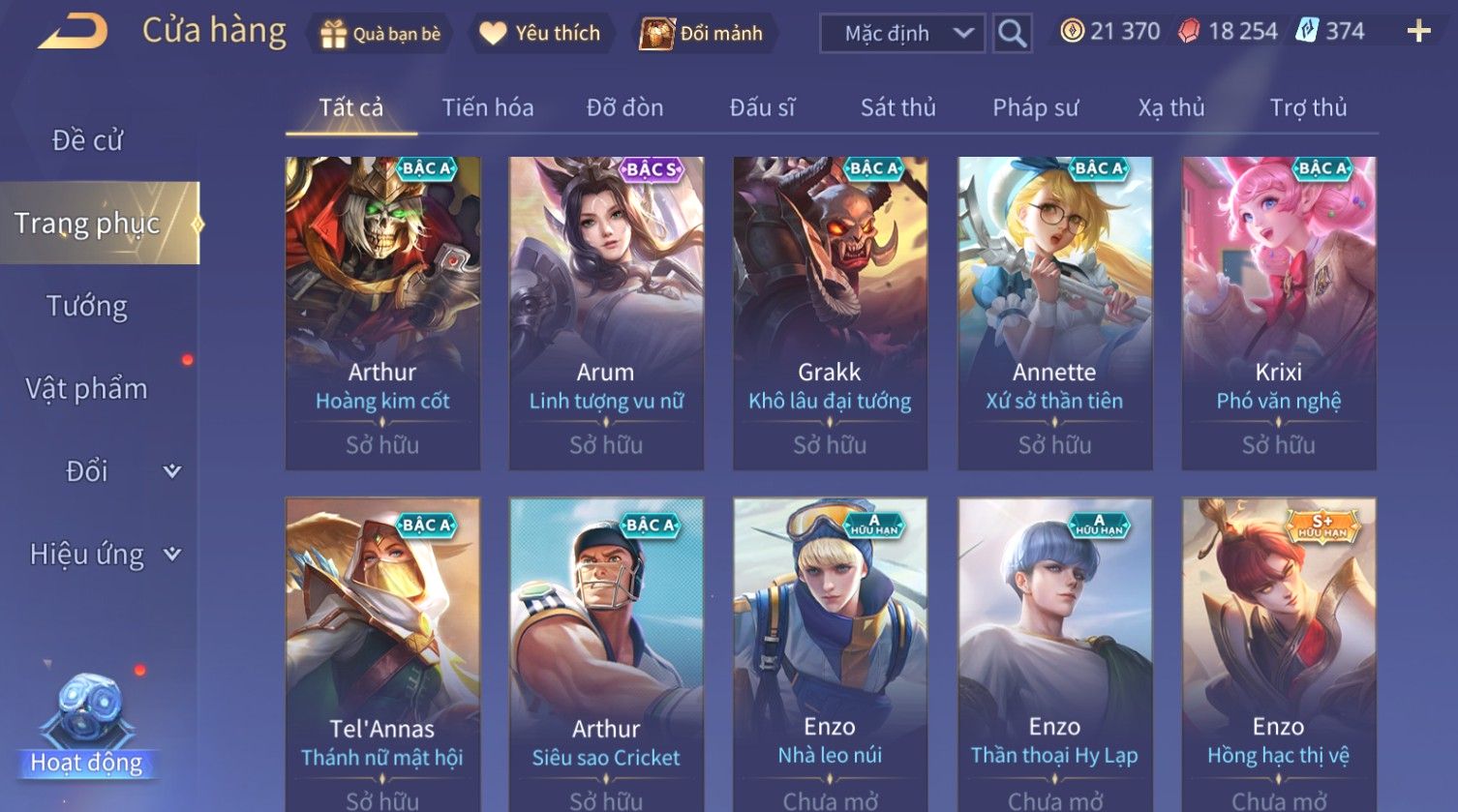Screen dimensions: 1458x812
Task: Go to the Vật phẩm items section
Action: (x=87, y=389)
